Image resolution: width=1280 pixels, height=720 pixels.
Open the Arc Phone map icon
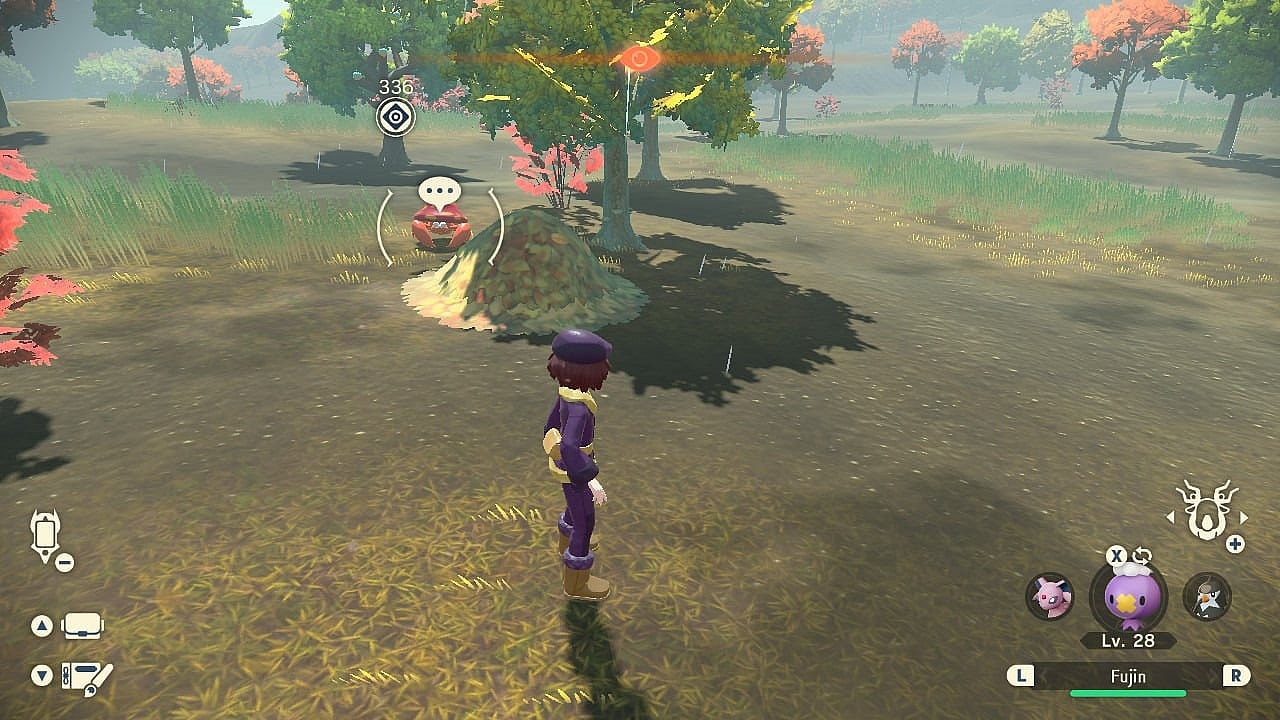[x=46, y=535]
